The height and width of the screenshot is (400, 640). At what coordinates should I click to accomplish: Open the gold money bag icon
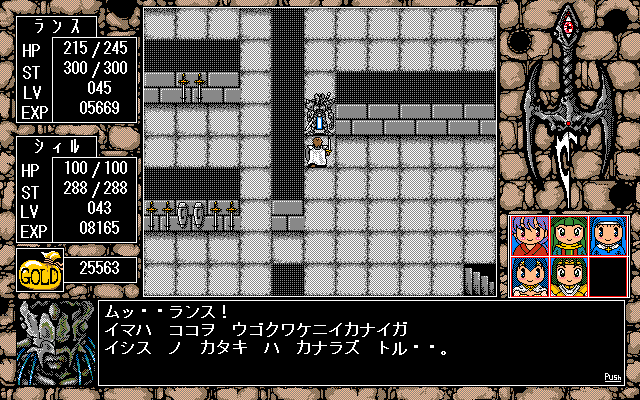point(40,269)
